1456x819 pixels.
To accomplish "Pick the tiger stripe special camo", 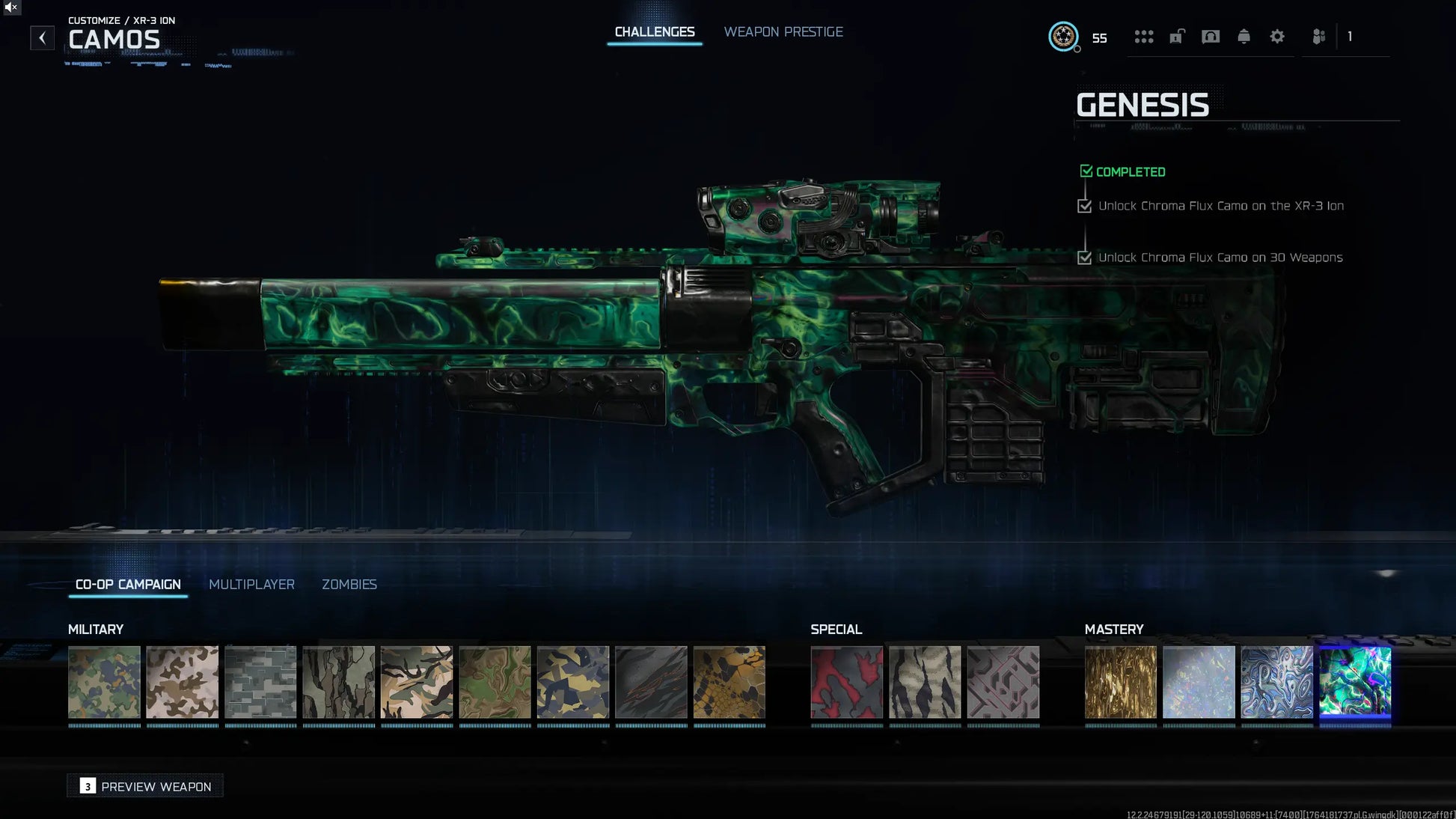I will tap(925, 682).
